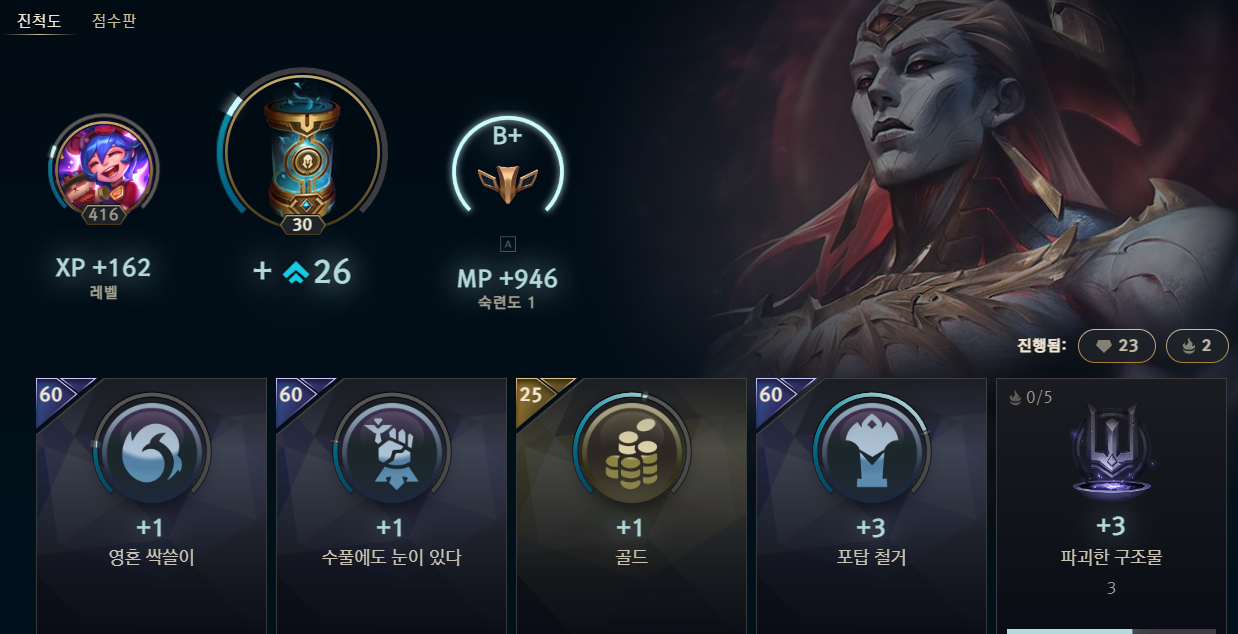Open the B+ champion mastery grade emblem
1238x634 pixels.
[x=508, y=170]
